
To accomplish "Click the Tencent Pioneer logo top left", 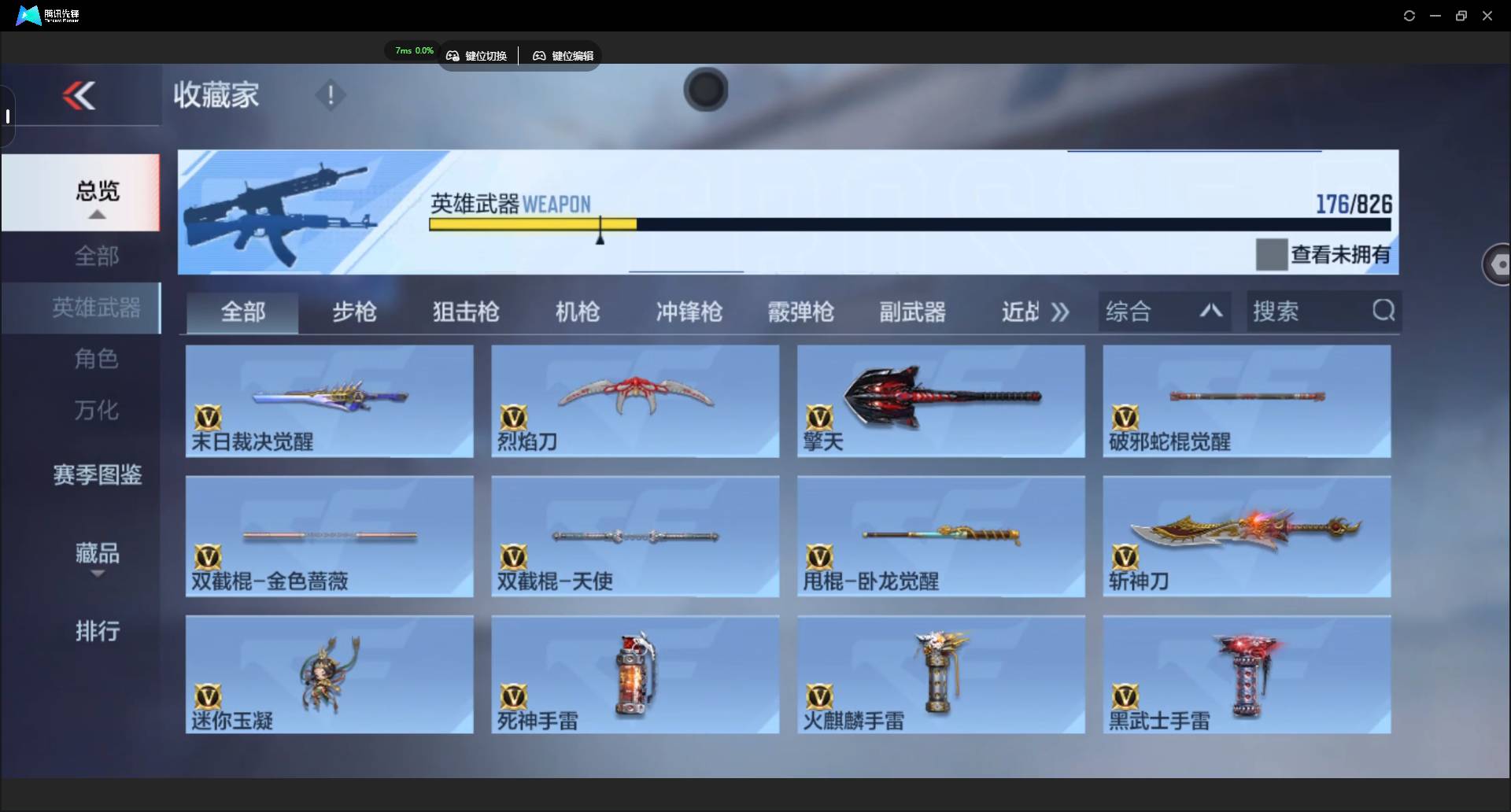I will pyautogui.click(x=28, y=15).
